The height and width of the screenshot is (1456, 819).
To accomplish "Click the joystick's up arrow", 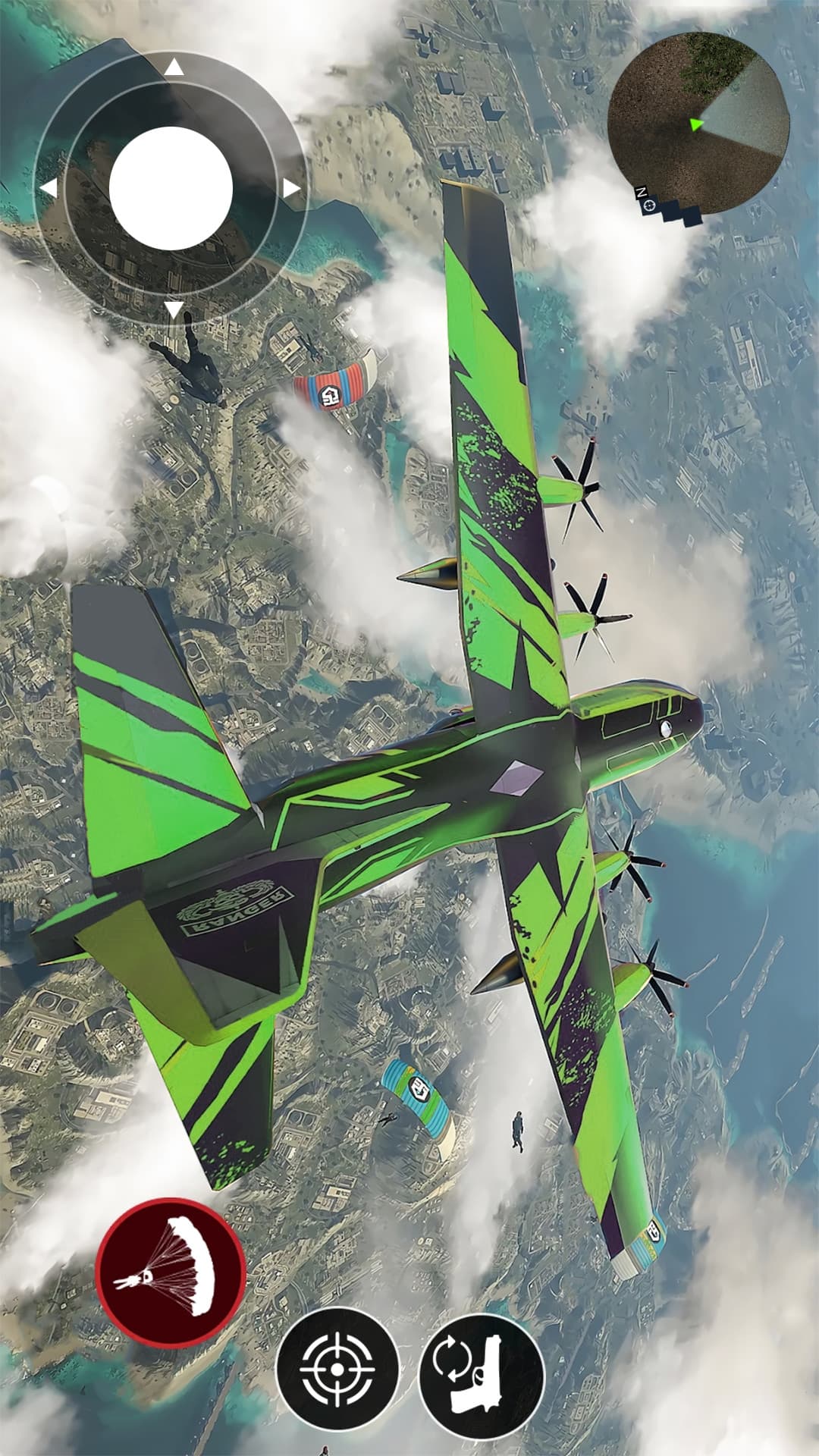I will 174,68.
